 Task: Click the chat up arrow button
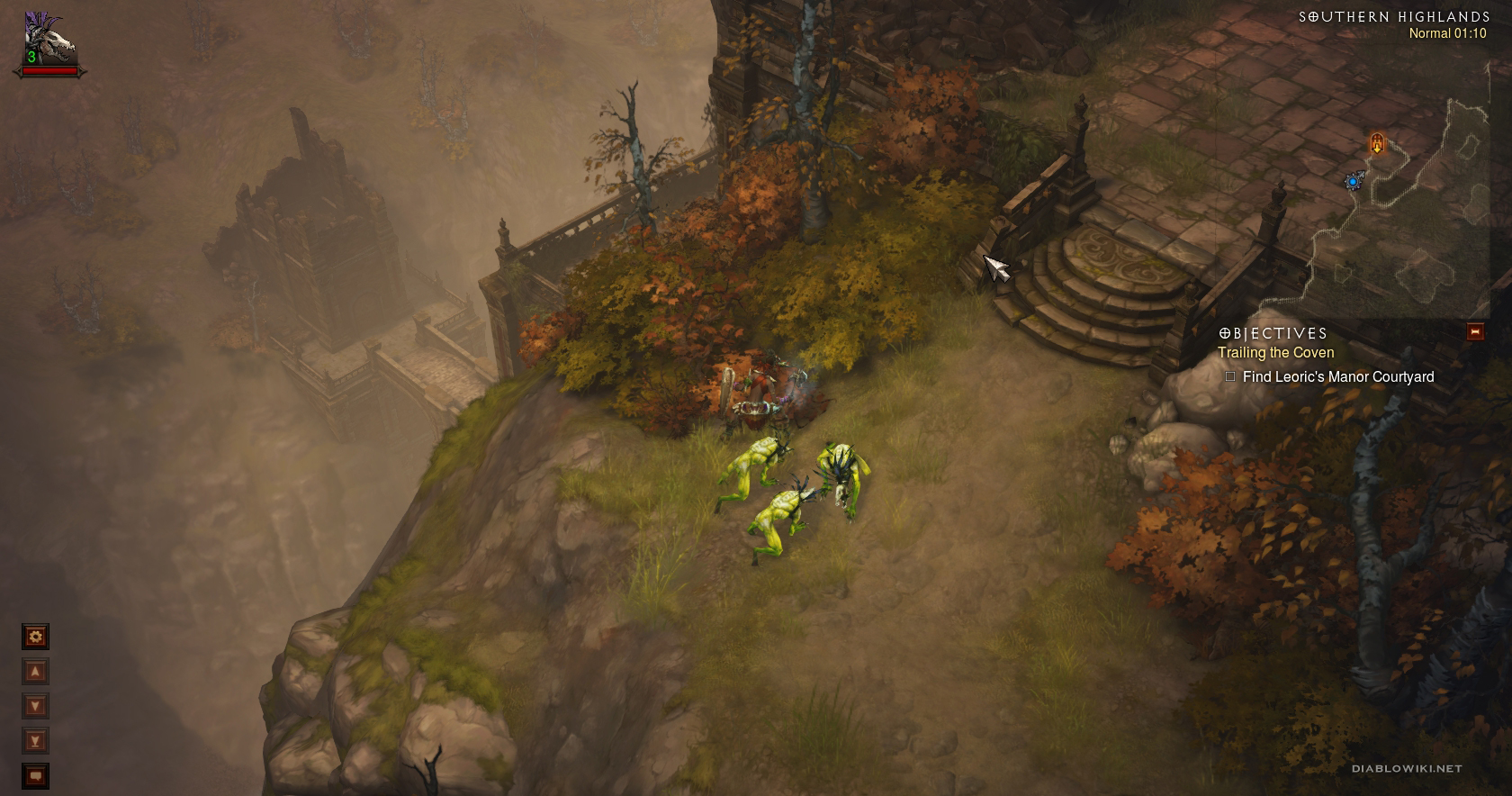tap(35, 672)
